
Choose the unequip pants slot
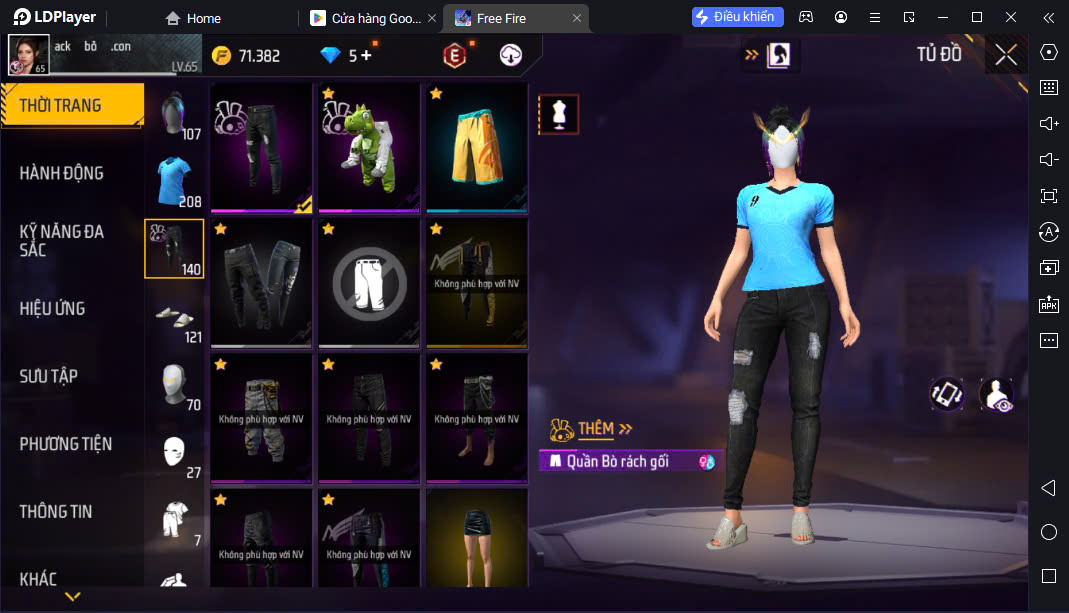369,283
